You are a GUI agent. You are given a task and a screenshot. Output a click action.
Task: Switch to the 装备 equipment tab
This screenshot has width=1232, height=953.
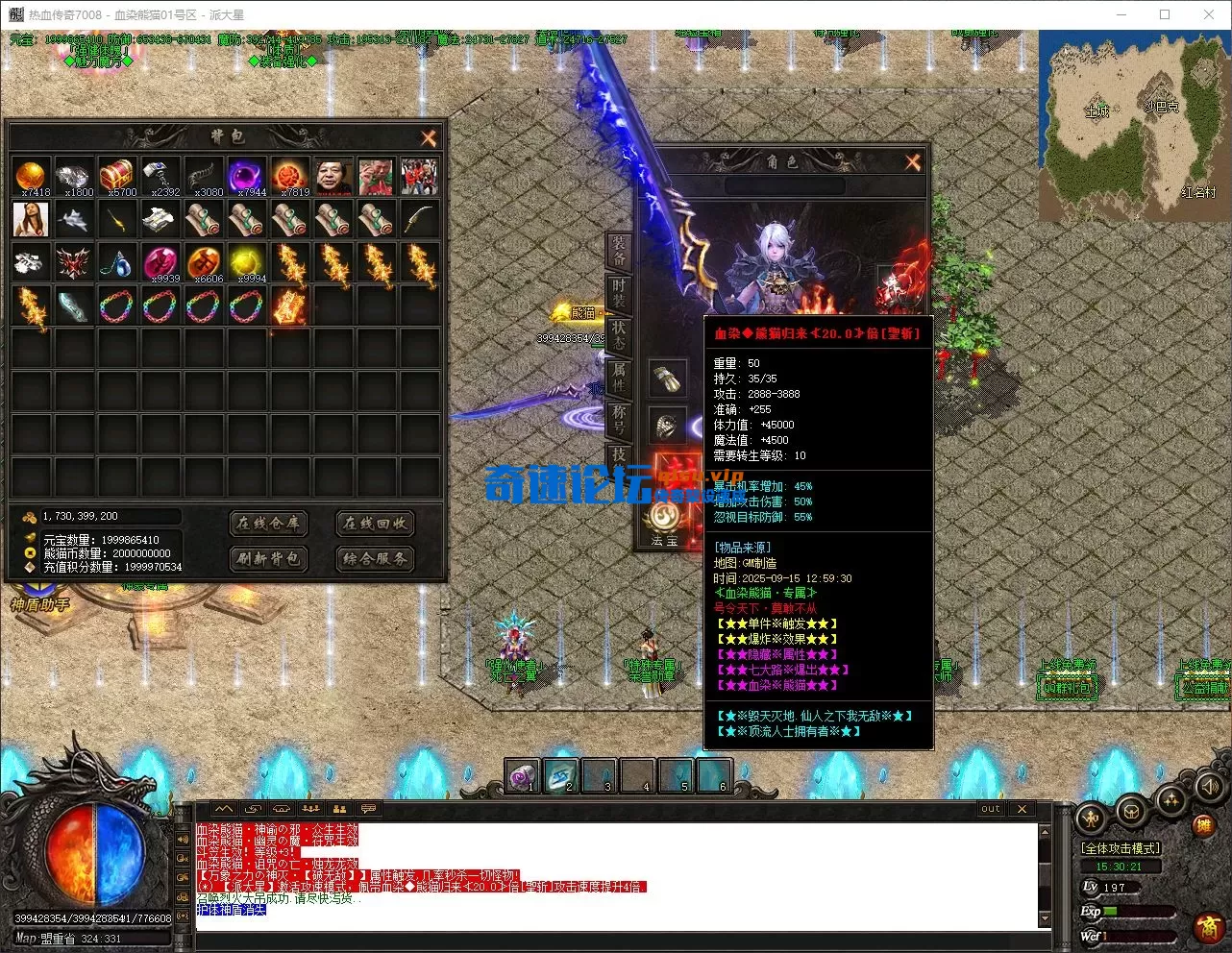618,249
